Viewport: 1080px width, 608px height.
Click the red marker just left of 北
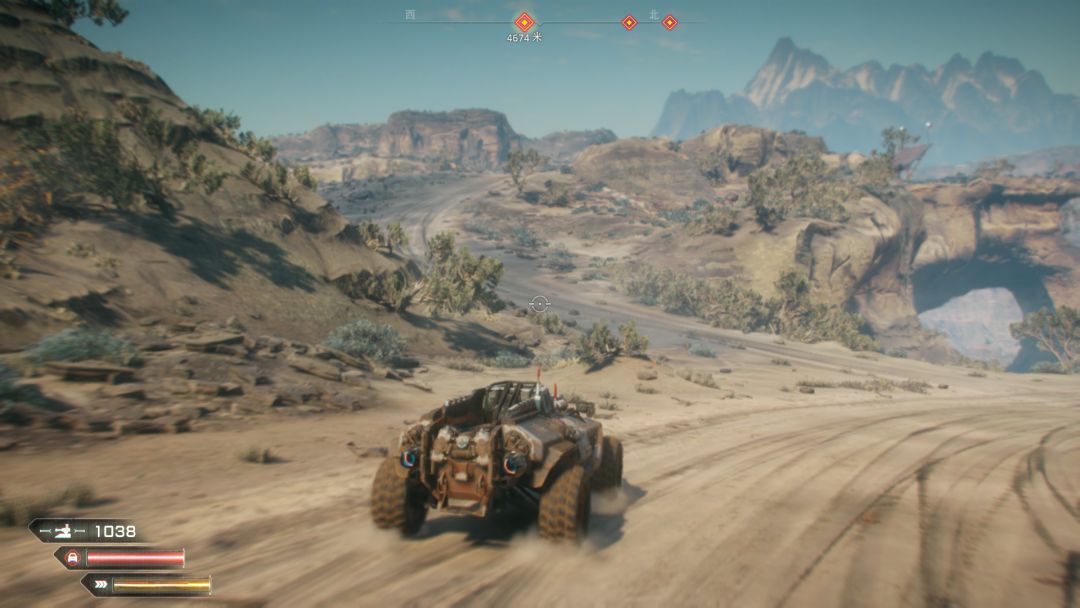(629, 22)
